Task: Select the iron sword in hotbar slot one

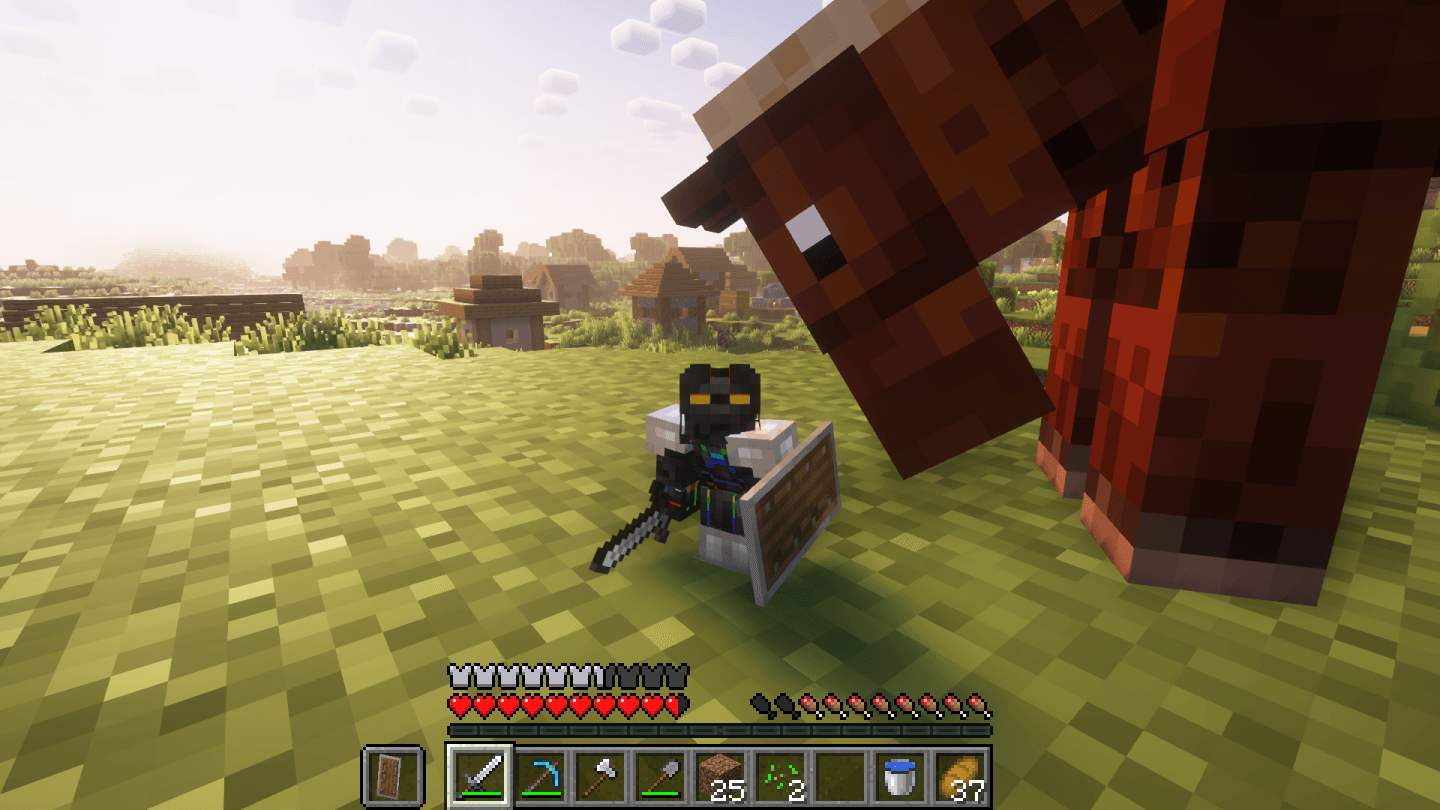Action: pyautogui.click(x=478, y=775)
